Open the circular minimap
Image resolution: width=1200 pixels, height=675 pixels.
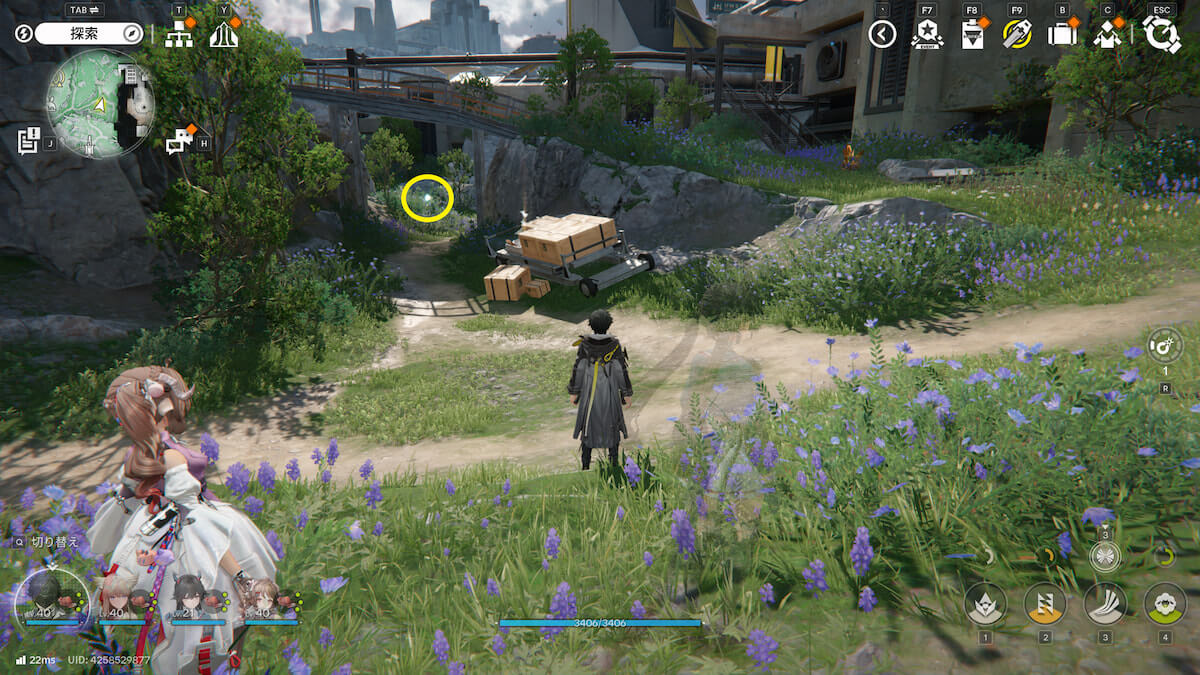99,103
